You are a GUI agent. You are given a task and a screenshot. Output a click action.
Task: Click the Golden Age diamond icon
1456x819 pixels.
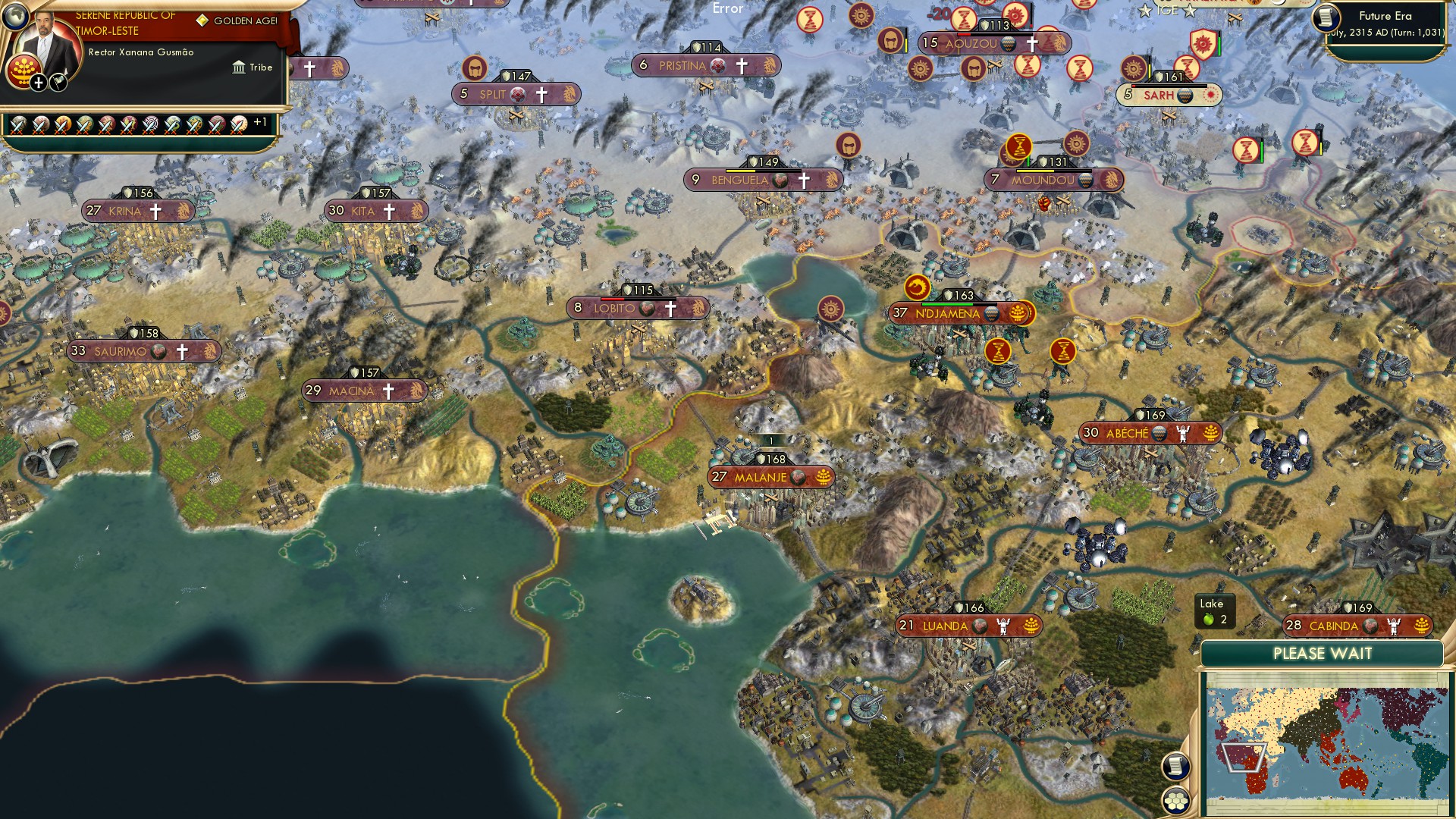pos(202,20)
